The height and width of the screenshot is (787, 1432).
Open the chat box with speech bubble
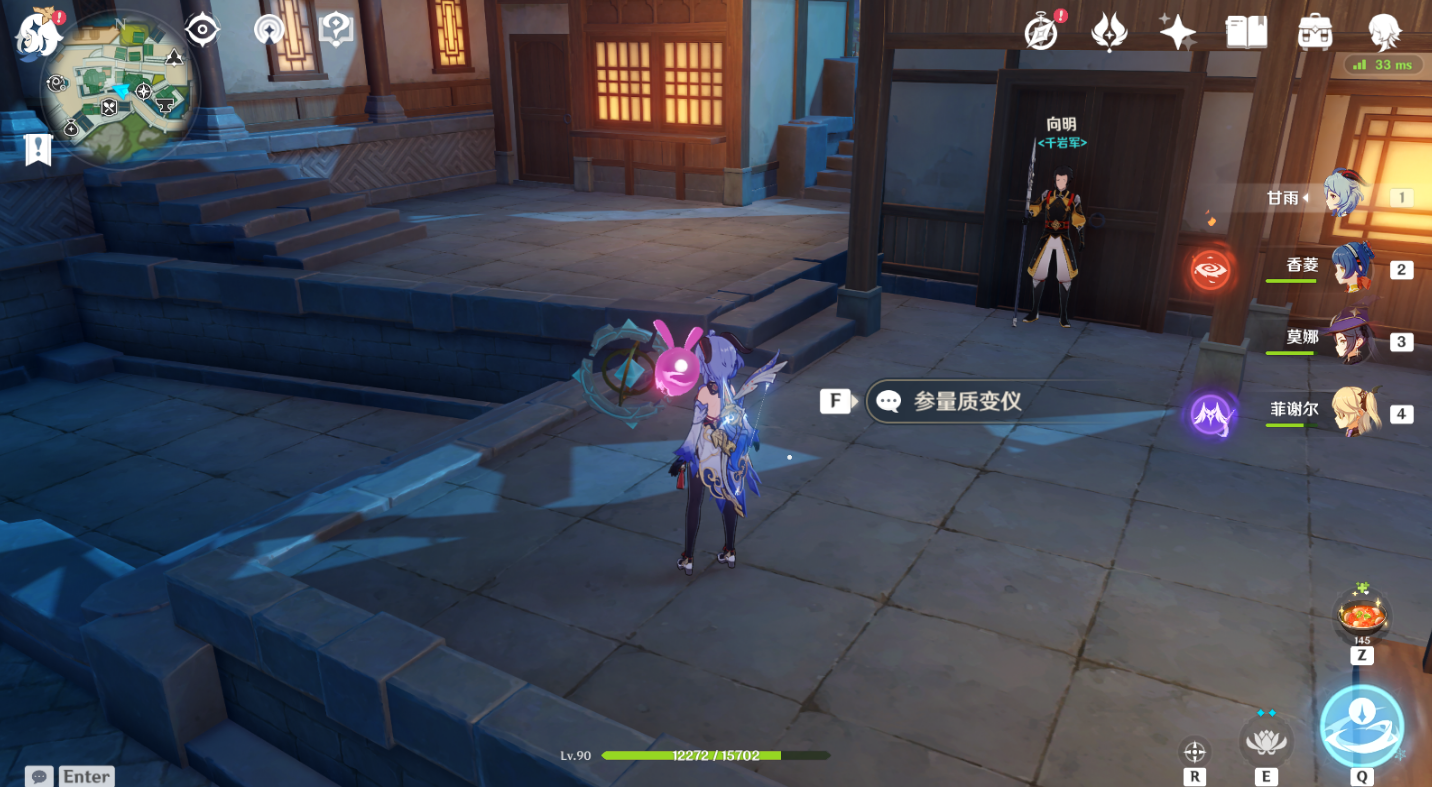(x=40, y=776)
